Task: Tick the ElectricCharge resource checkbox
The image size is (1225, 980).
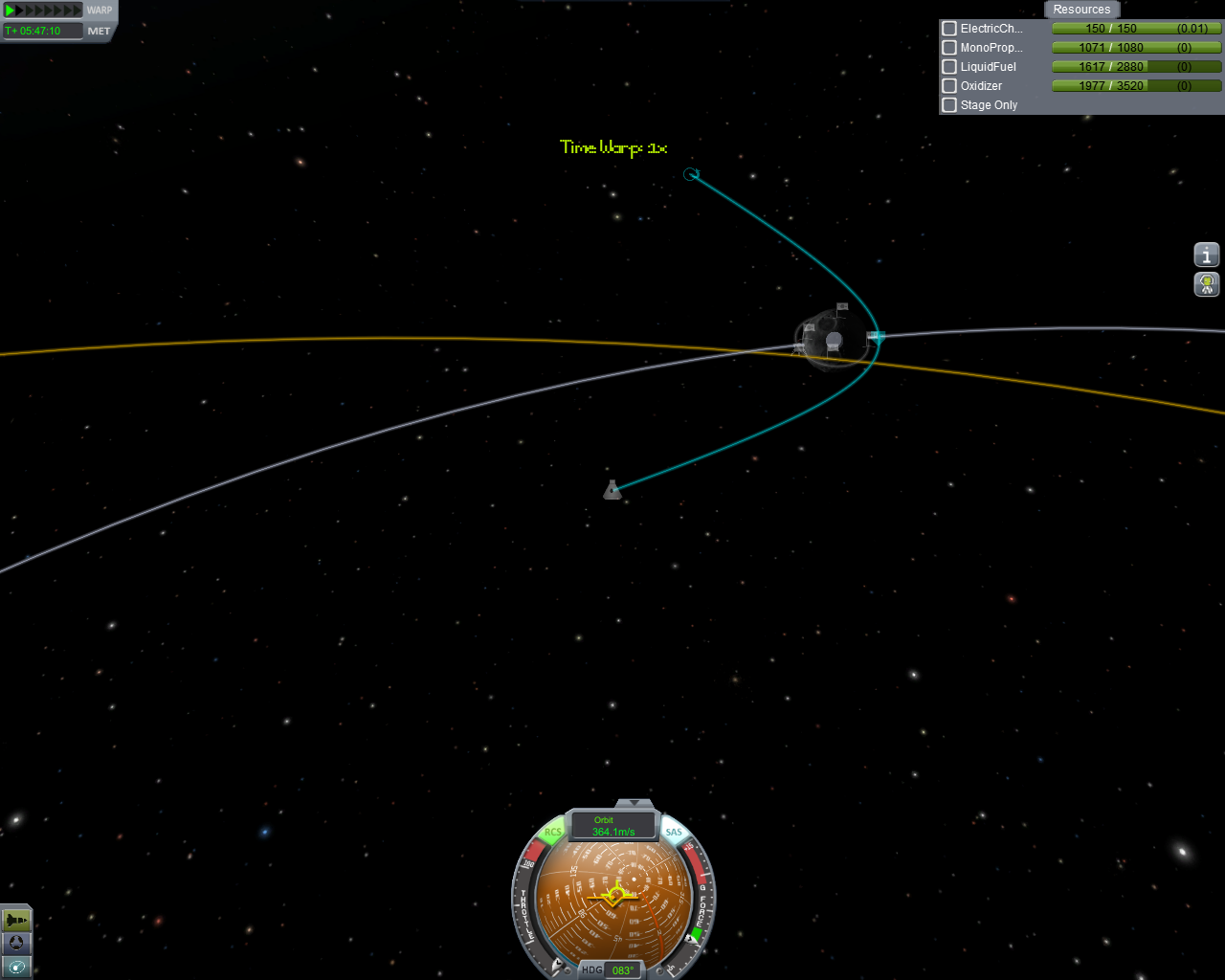Action: [x=949, y=29]
